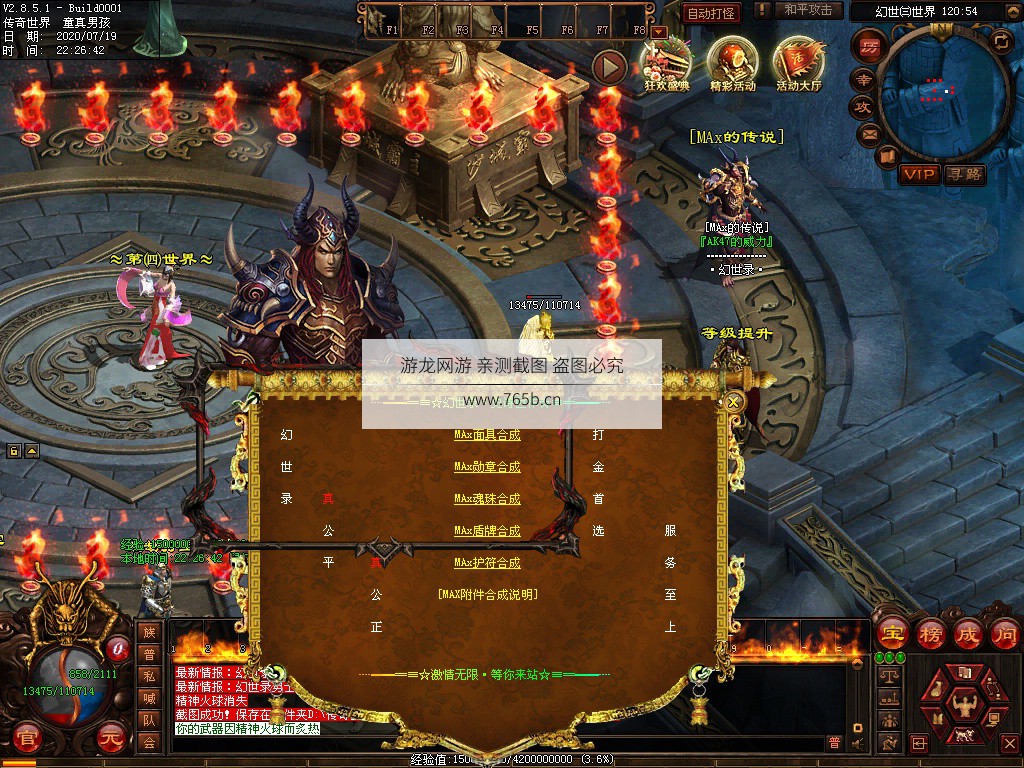1024x768 pixels.
Task: Pick the MAx盾牌合成 entry
Action: pos(487,531)
